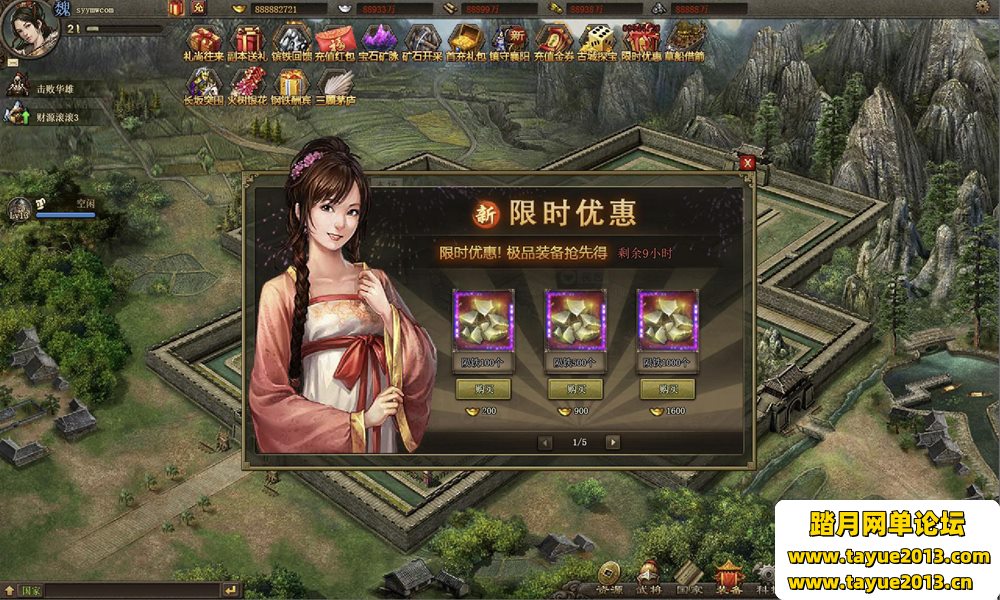
Task: Go to the next offer page
Action: pos(612,442)
